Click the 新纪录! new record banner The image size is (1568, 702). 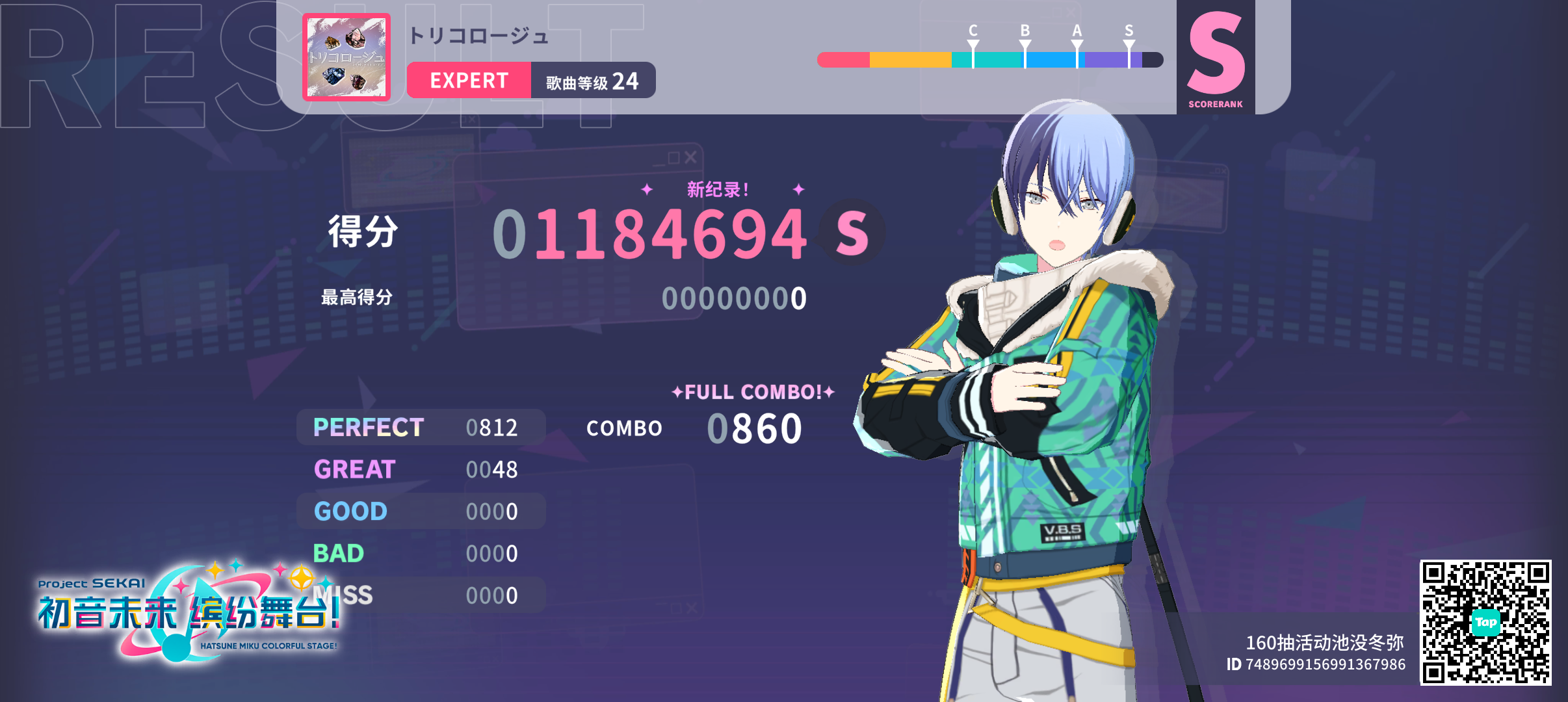(717, 190)
